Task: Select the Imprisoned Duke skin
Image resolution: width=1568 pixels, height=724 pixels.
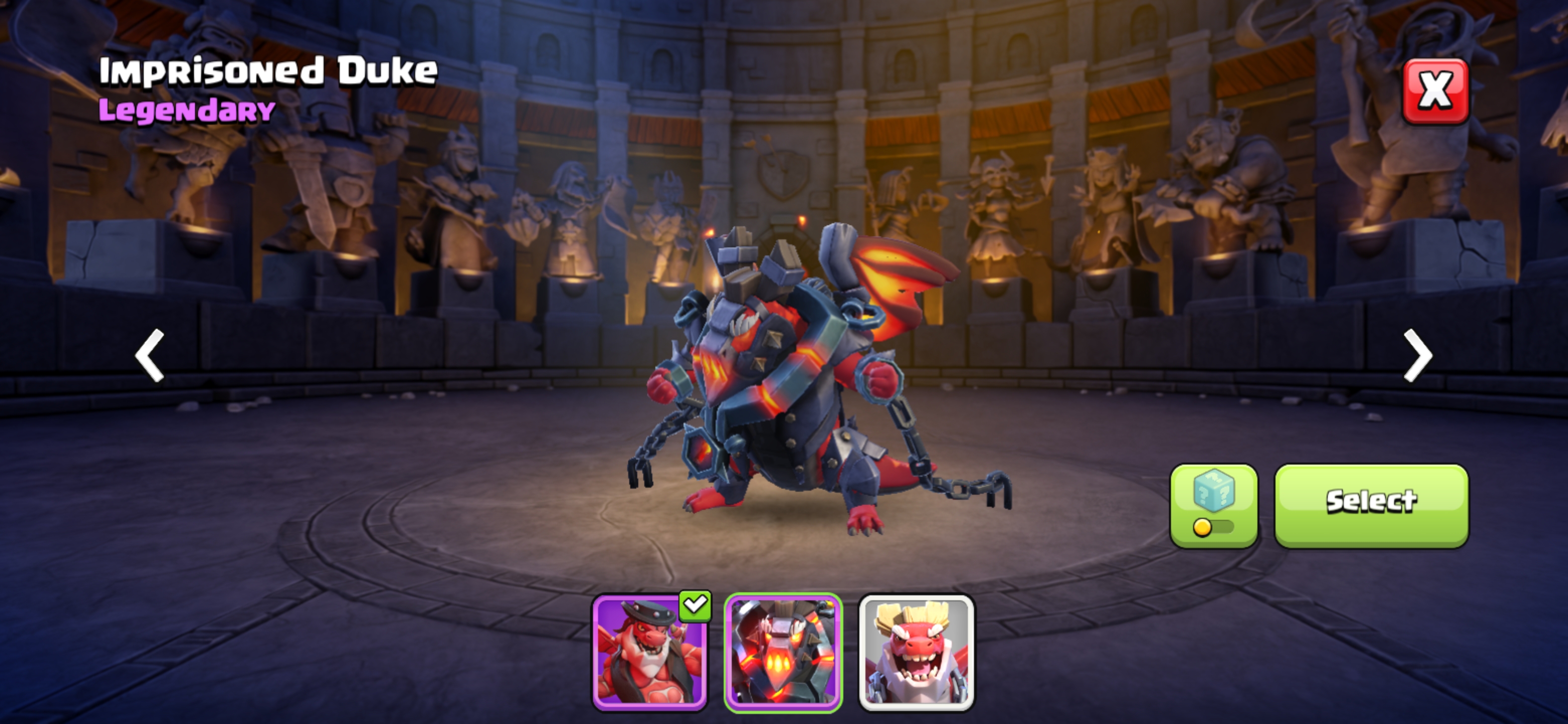Action: 1371,505
